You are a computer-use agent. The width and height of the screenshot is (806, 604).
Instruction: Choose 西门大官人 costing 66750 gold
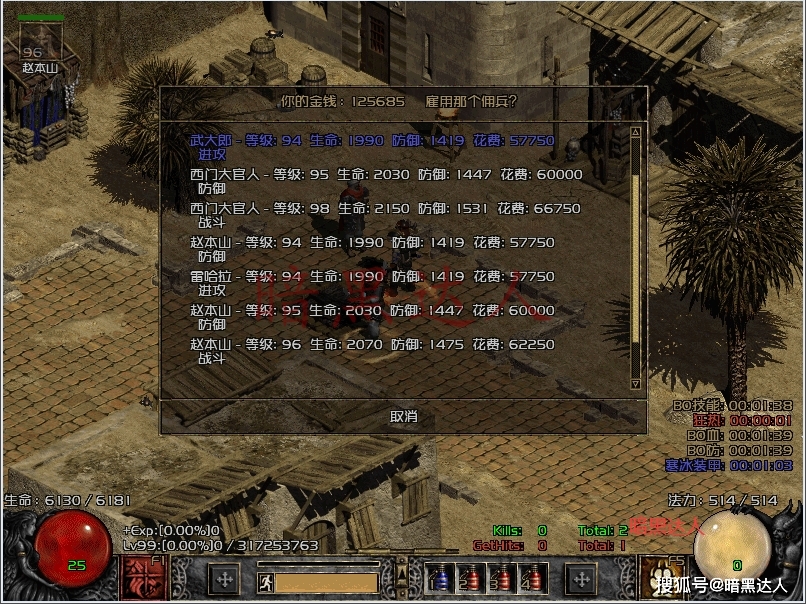coord(386,208)
